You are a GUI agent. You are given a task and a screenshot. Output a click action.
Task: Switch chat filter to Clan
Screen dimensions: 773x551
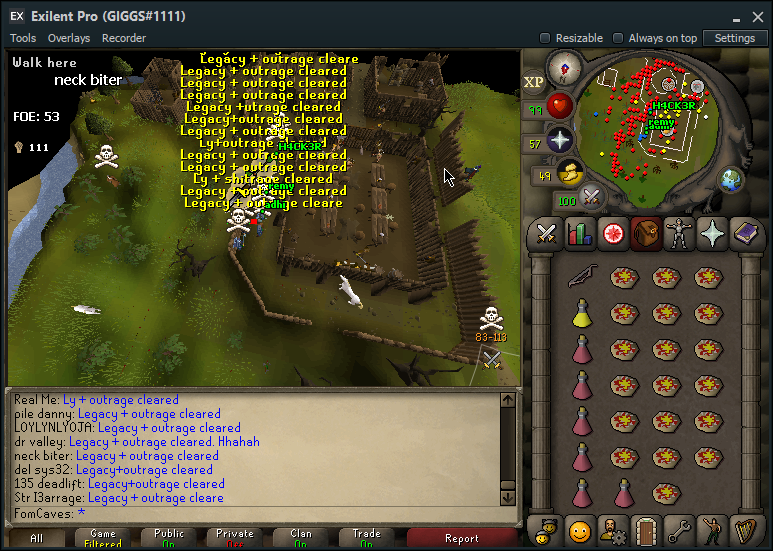click(x=301, y=538)
